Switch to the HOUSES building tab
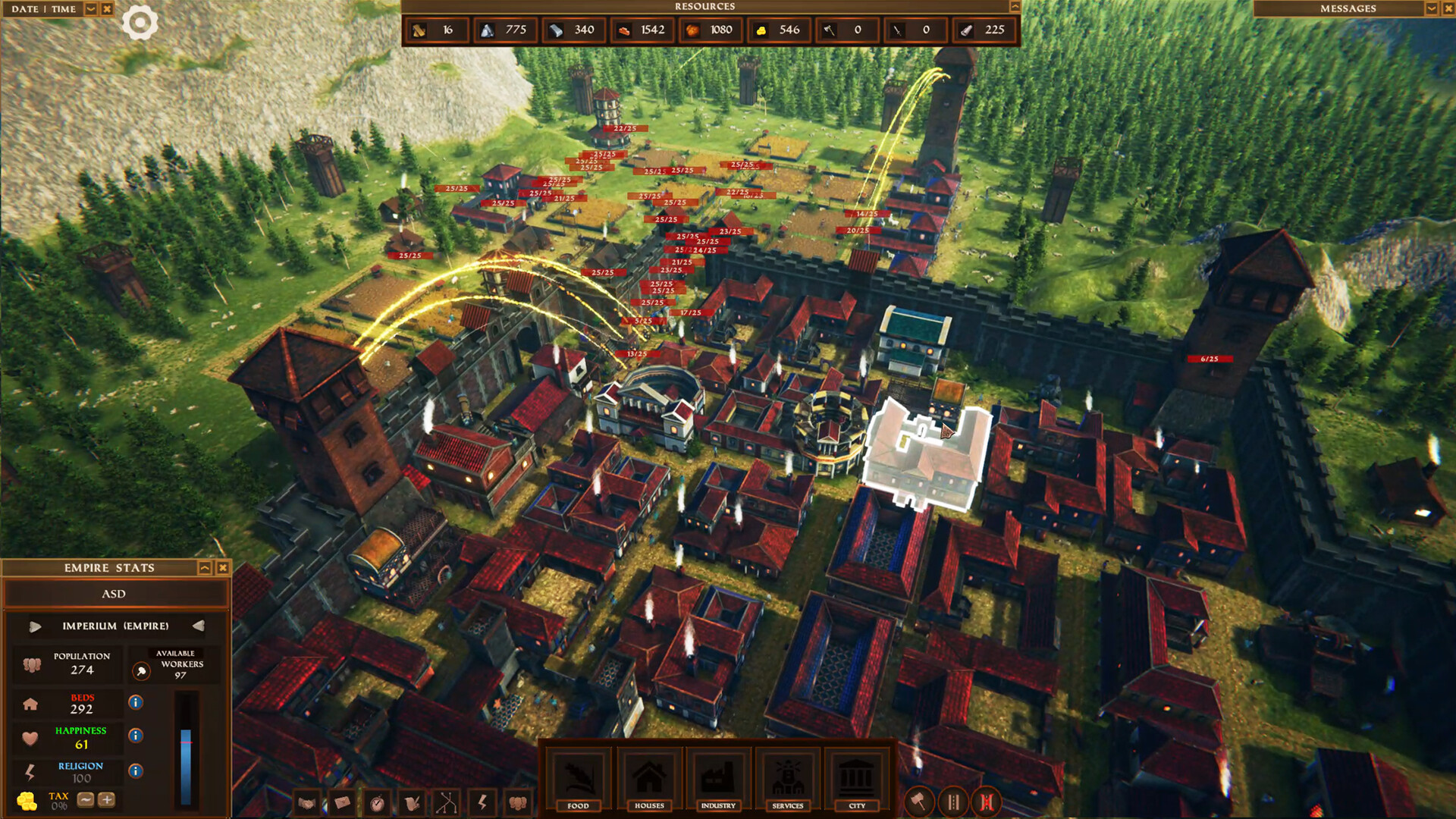Viewport: 1456px width, 819px height. 650,781
